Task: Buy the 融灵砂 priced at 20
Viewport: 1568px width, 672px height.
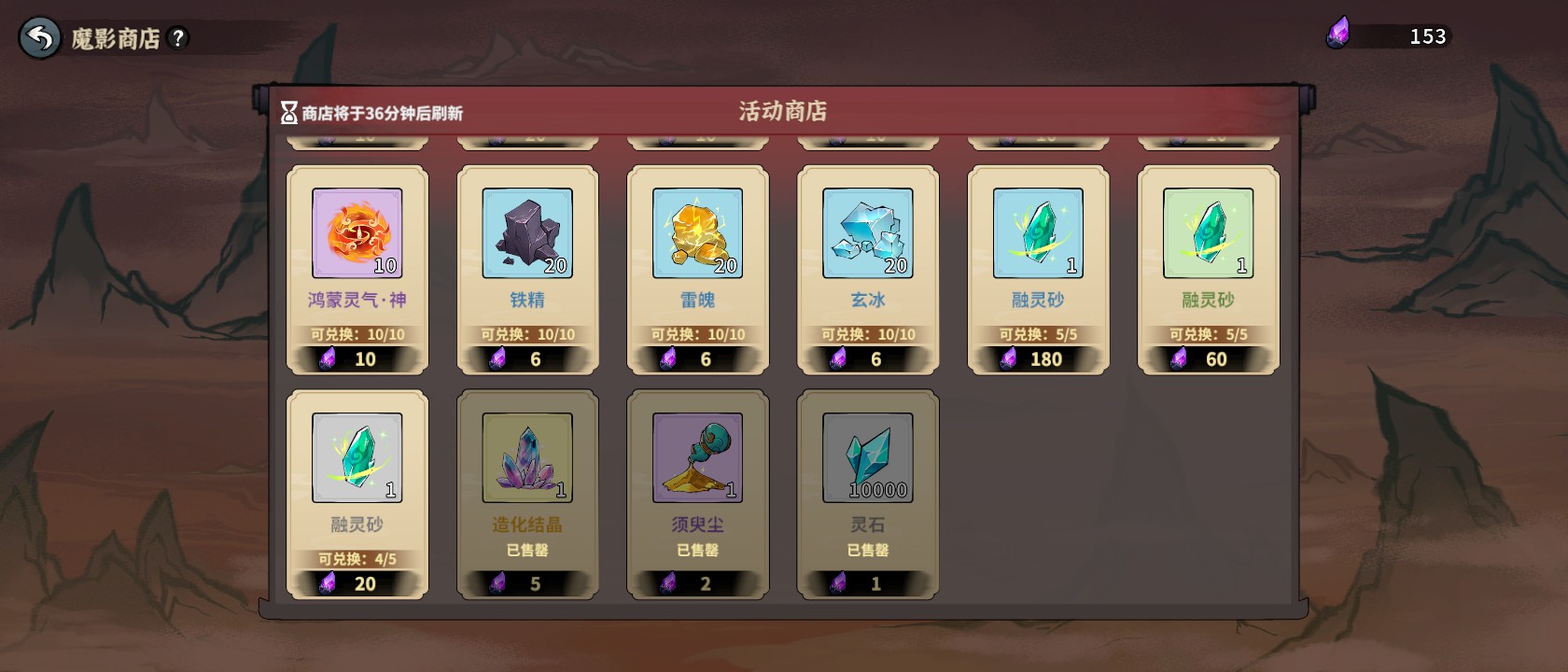Action: click(x=357, y=495)
